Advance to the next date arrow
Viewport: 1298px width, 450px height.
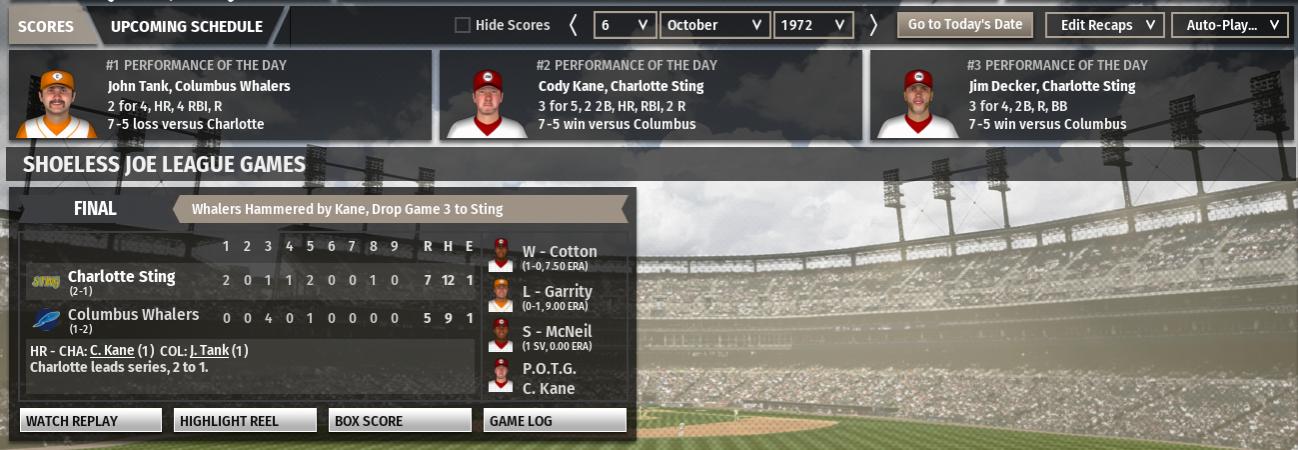[x=873, y=25]
